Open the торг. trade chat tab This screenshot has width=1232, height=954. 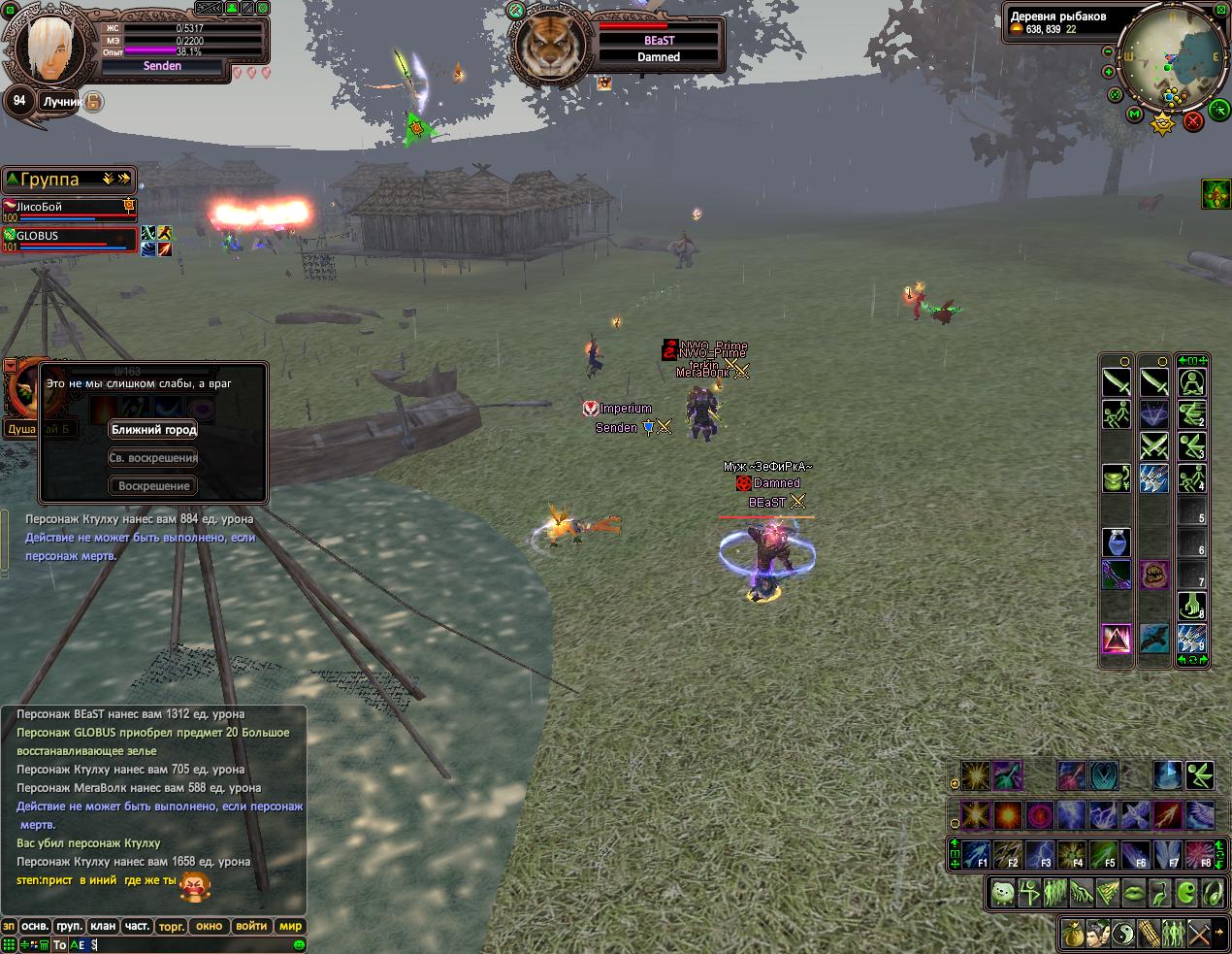(x=172, y=926)
